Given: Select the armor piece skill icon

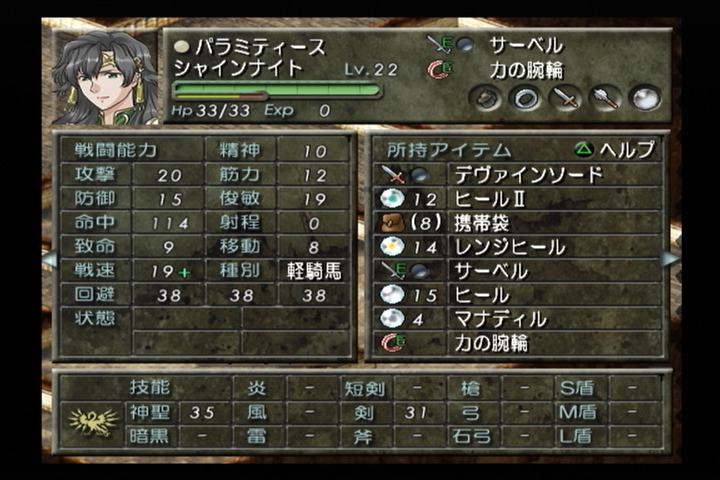Looking at the screenshot, I should pyautogui.click(x=487, y=98).
